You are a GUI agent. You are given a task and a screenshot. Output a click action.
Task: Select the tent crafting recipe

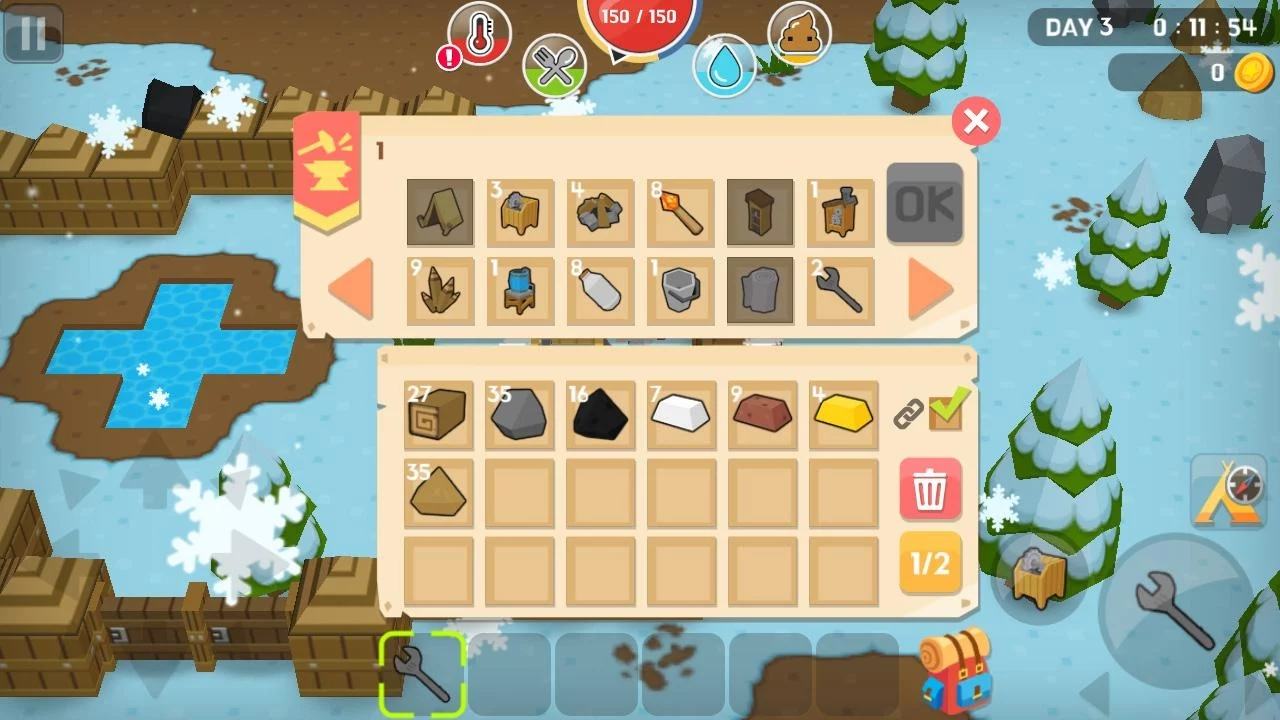click(440, 212)
